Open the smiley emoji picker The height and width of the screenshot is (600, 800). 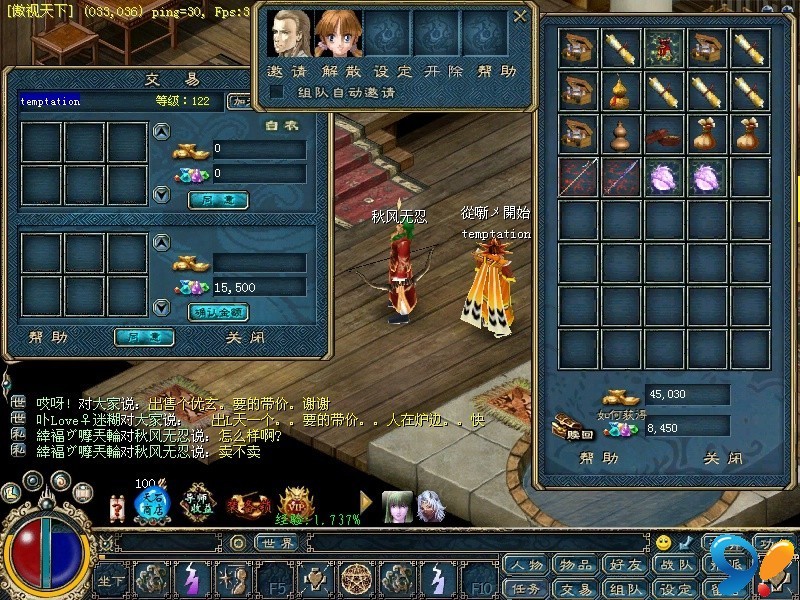click(663, 543)
